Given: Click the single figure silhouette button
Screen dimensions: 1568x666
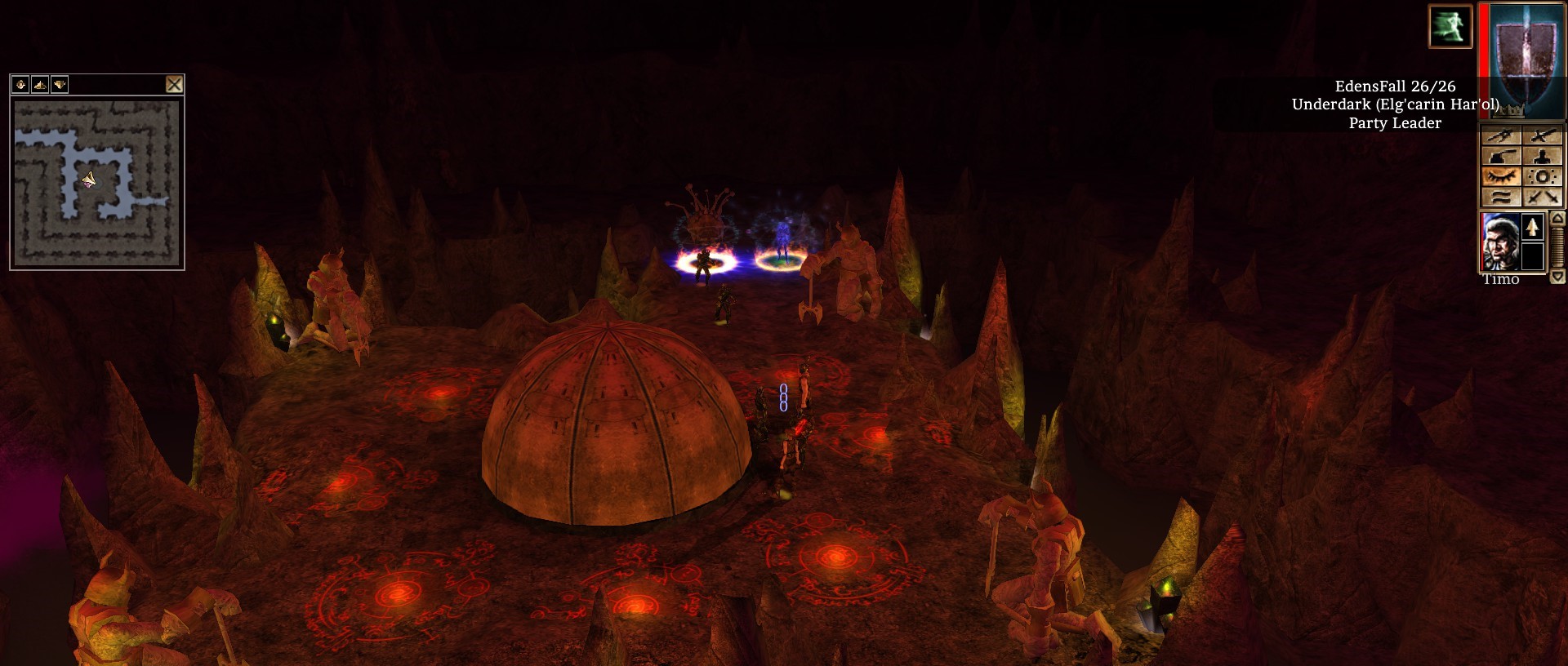Looking at the screenshot, I should 1543,156.
